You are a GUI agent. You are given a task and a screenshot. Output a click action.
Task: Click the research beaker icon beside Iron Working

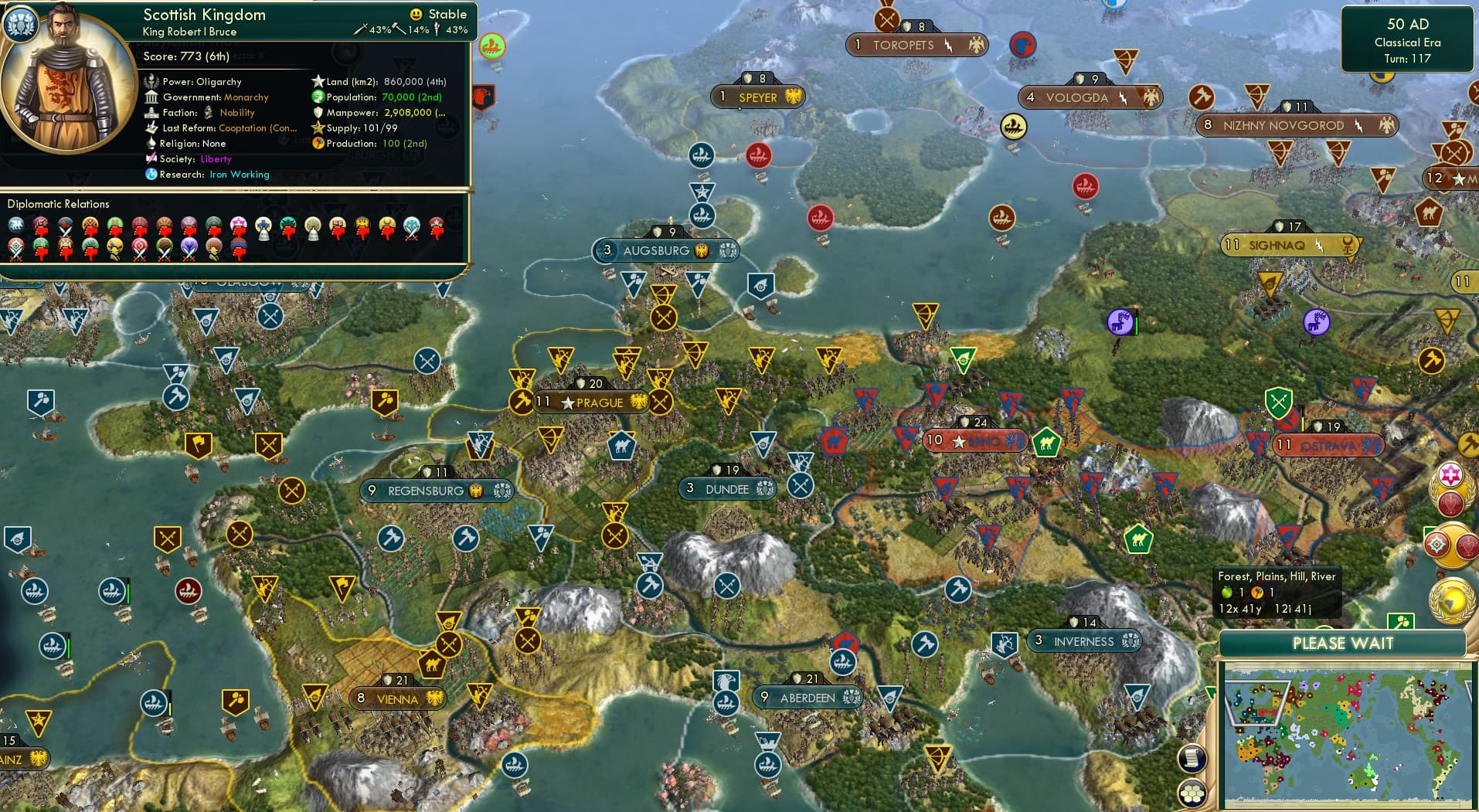pos(151,175)
